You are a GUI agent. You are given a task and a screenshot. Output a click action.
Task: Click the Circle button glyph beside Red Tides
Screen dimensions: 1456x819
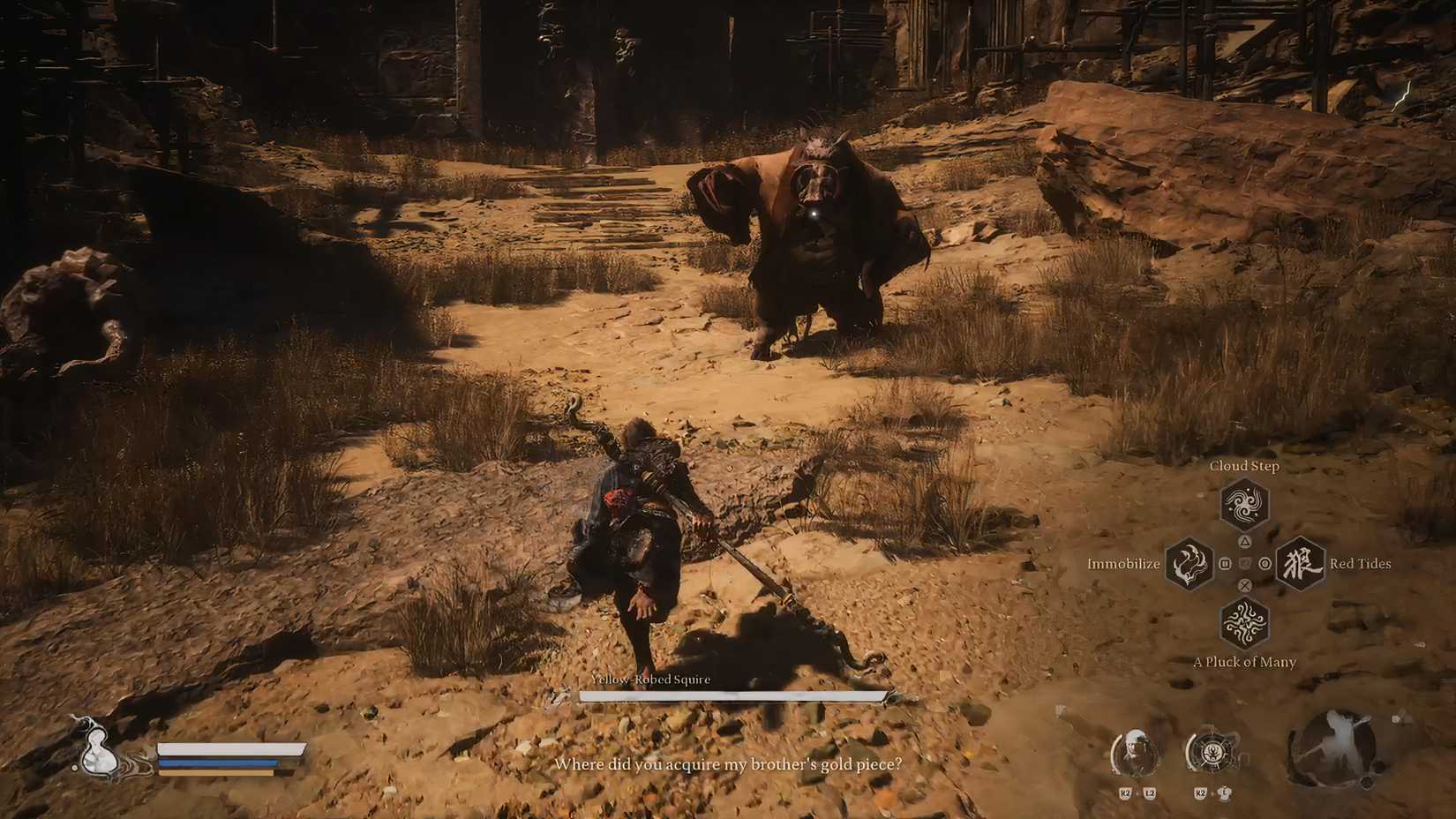[1265, 564]
